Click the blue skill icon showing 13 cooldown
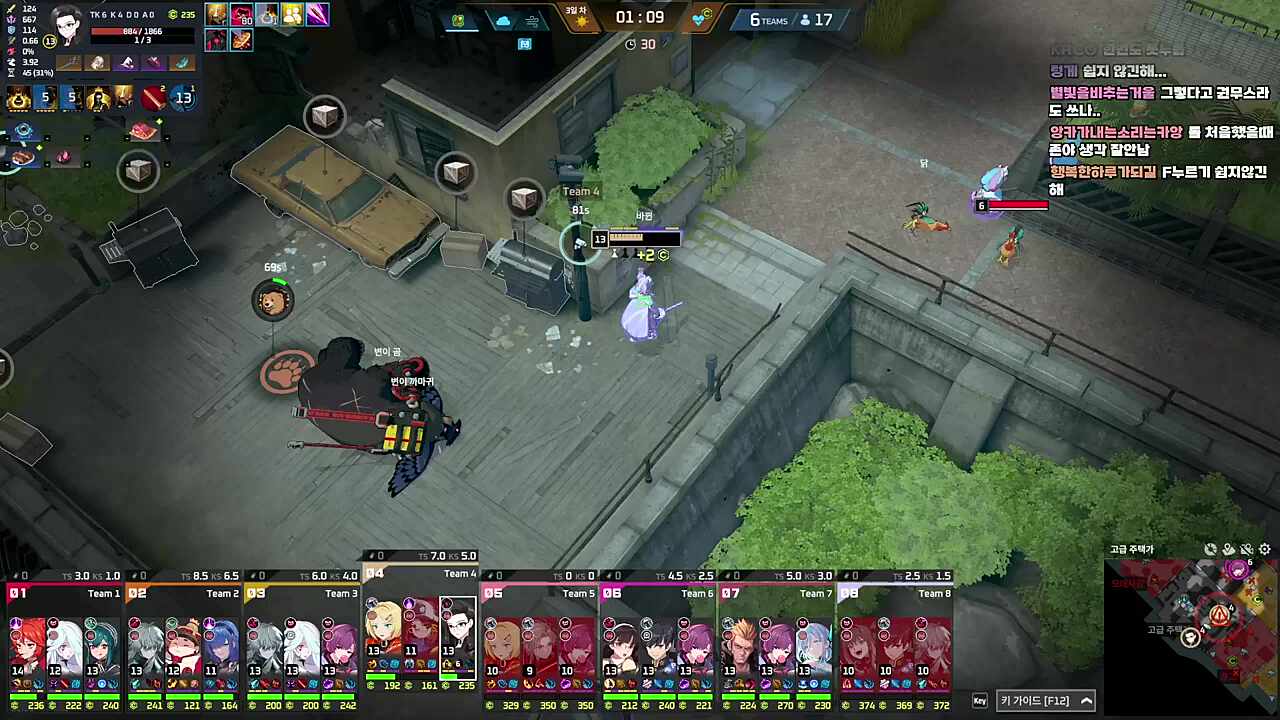The image size is (1280, 720). coord(183,98)
